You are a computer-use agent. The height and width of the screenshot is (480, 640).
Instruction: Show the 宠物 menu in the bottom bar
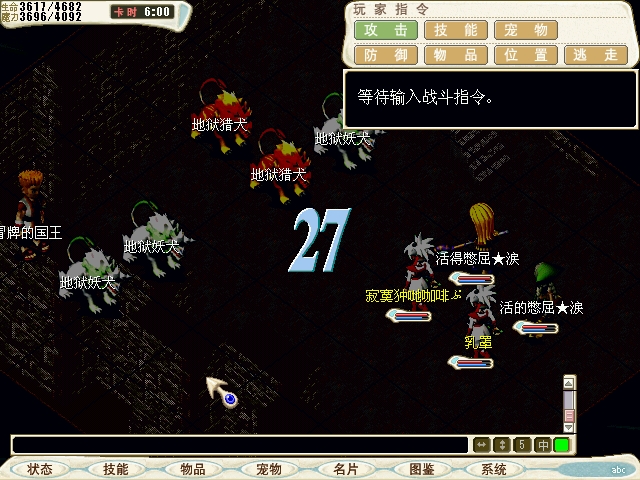[x=269, y=469]
